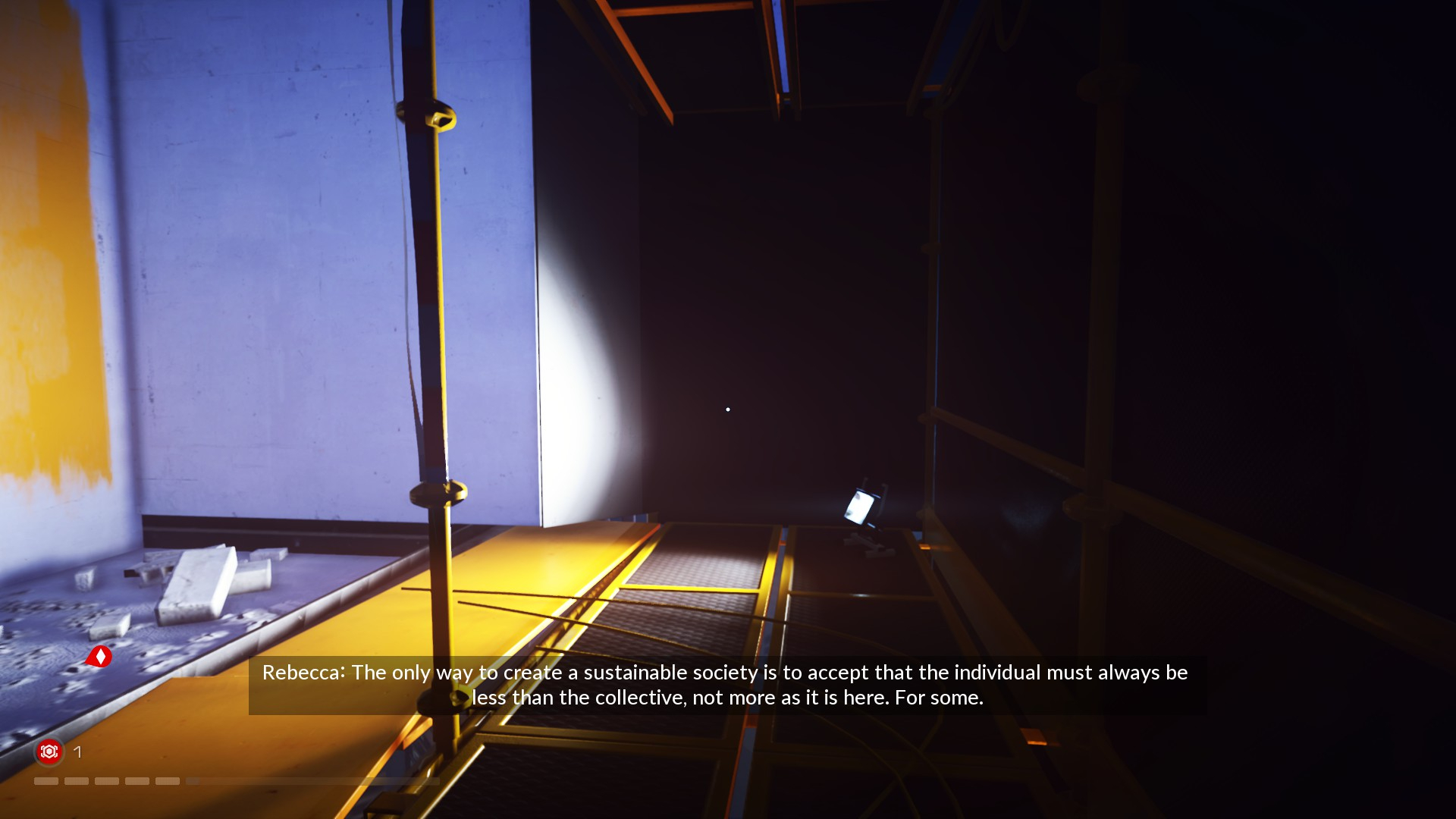
Task: Select the red diamond waypoint marker
Action: [x=99, y=657]
